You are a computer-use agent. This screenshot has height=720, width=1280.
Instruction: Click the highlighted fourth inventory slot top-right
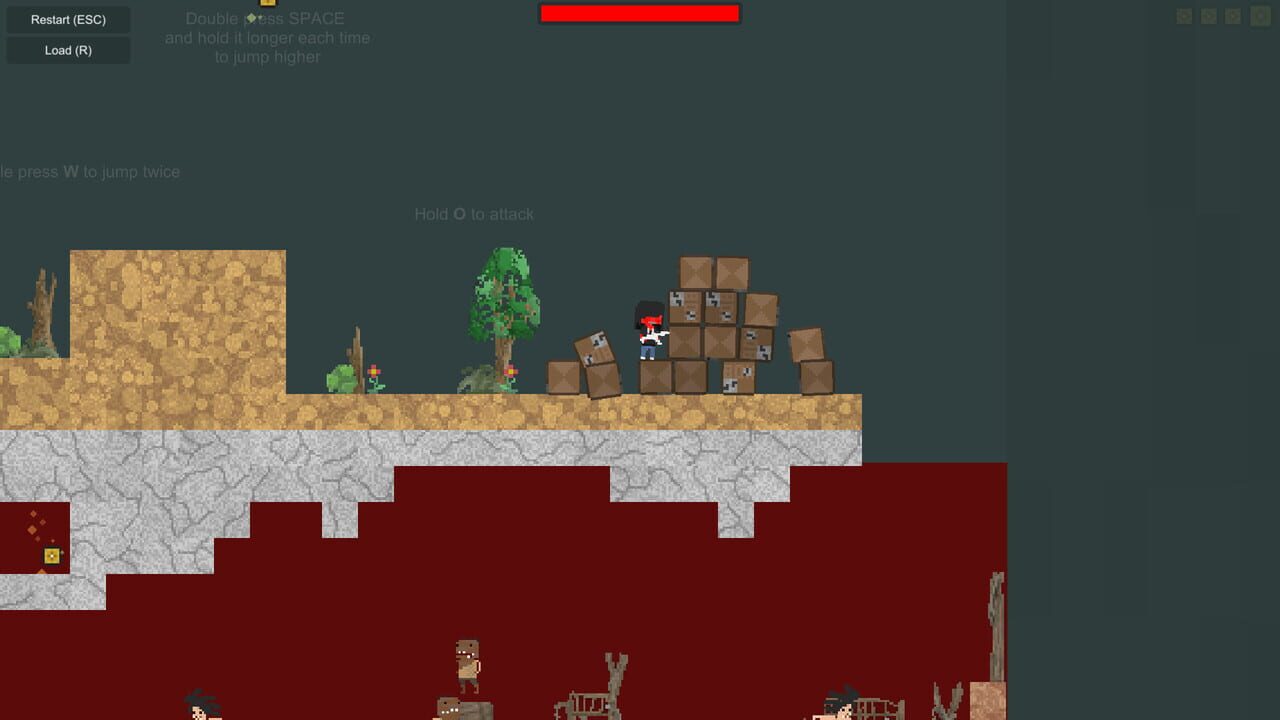coord(1258,17)
